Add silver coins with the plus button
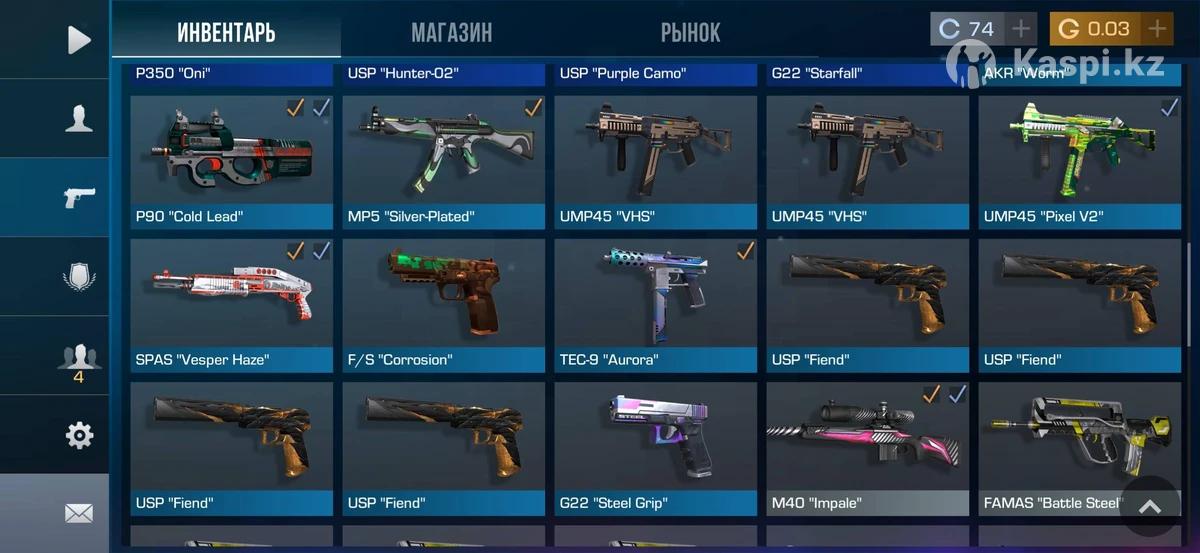Viewport: 1200px width, 553px height. coord(1020,29)
